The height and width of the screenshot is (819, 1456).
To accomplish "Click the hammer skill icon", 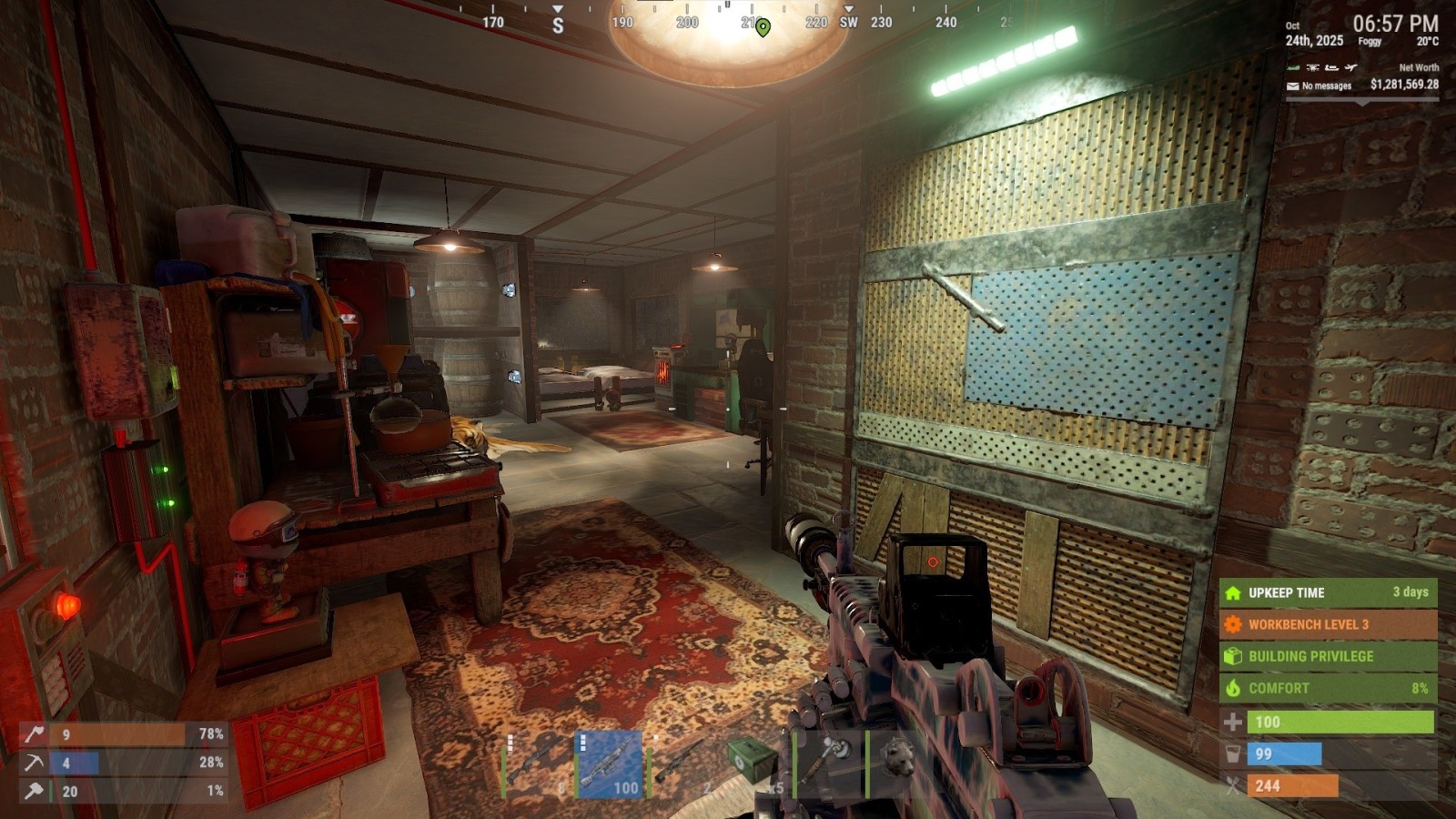I will point(34,791).
